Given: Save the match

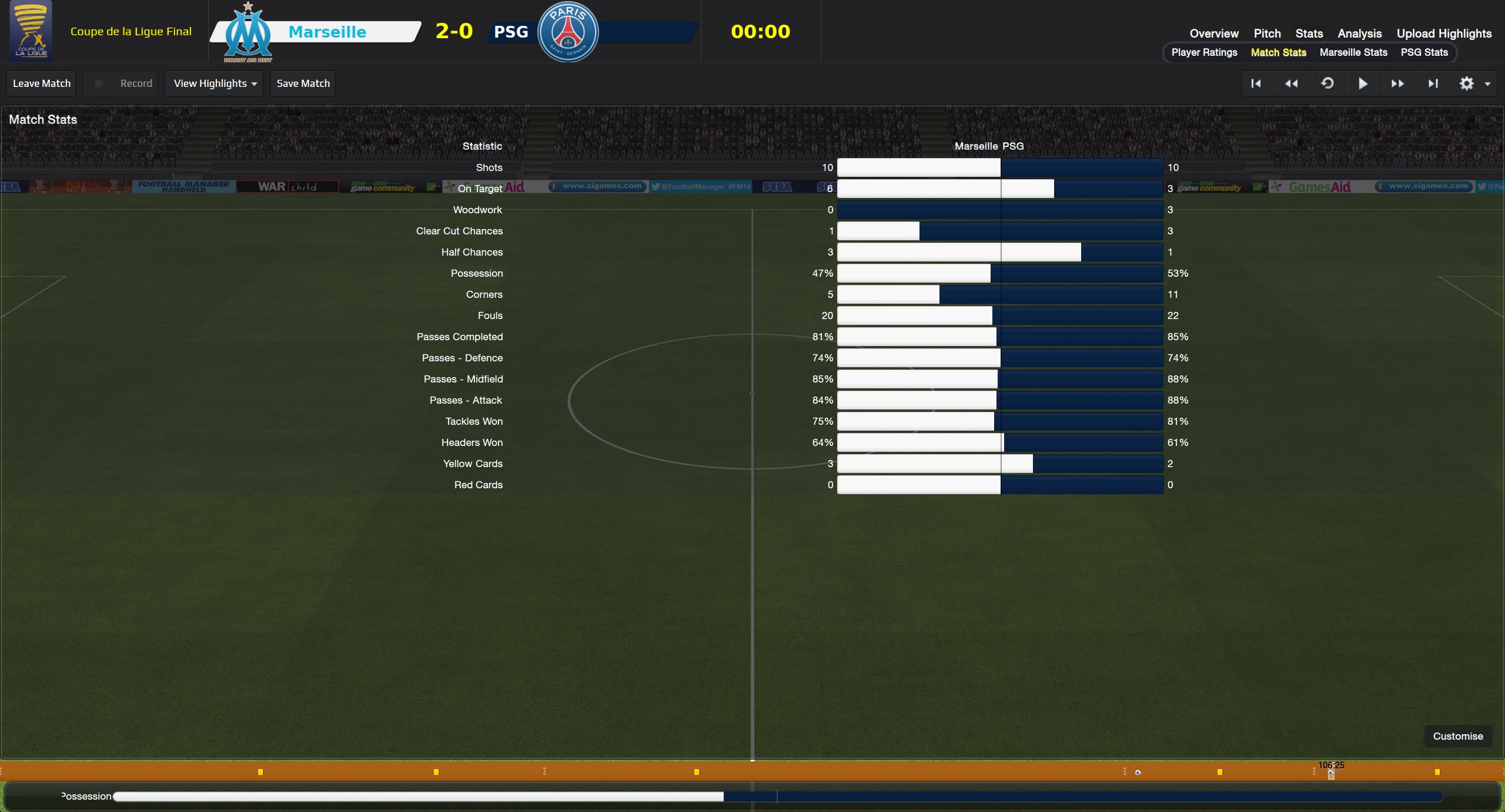Looking at the screenshot, I should tap(303, 83).
